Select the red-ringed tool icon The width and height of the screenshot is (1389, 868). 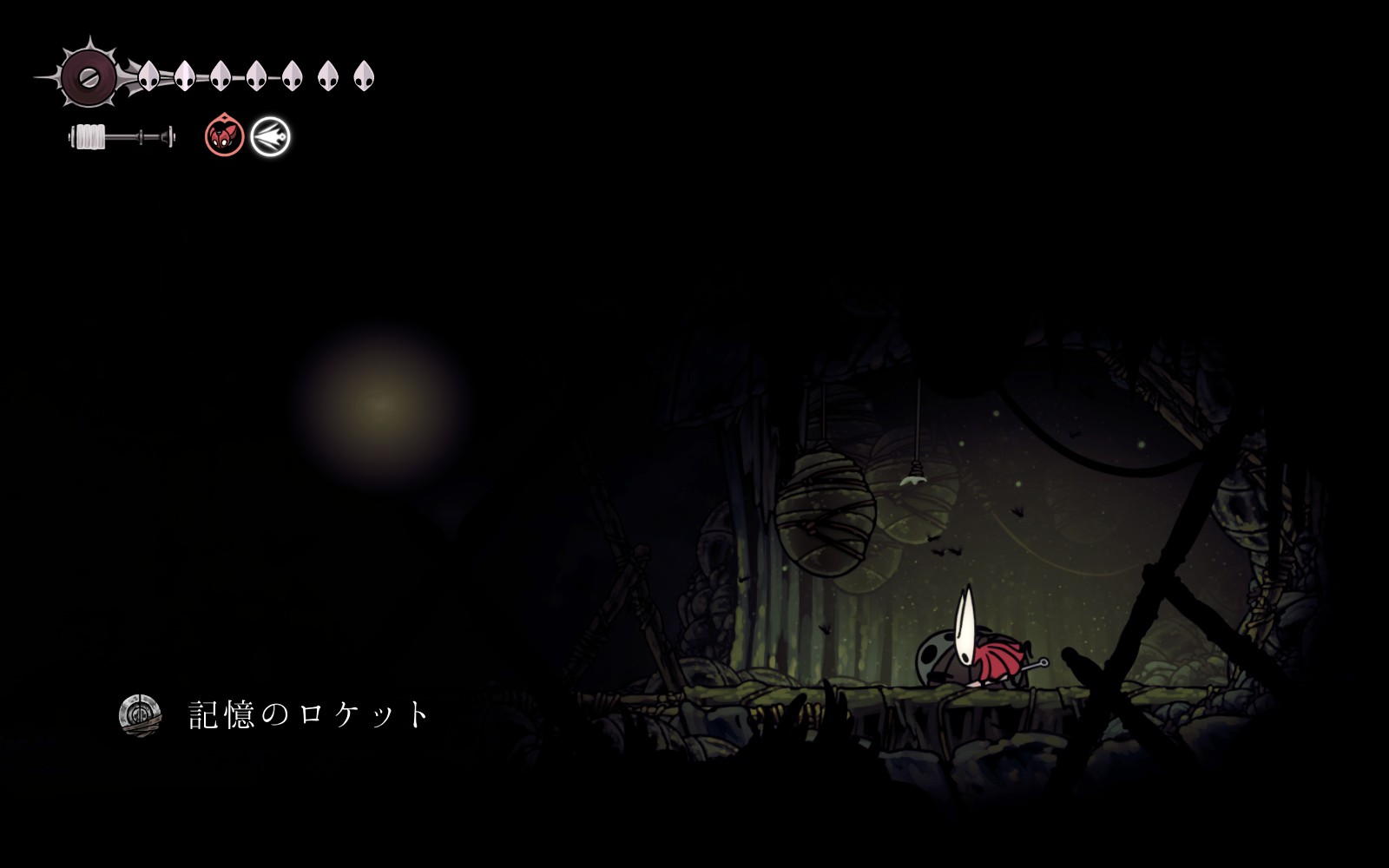tap(224, 136)
